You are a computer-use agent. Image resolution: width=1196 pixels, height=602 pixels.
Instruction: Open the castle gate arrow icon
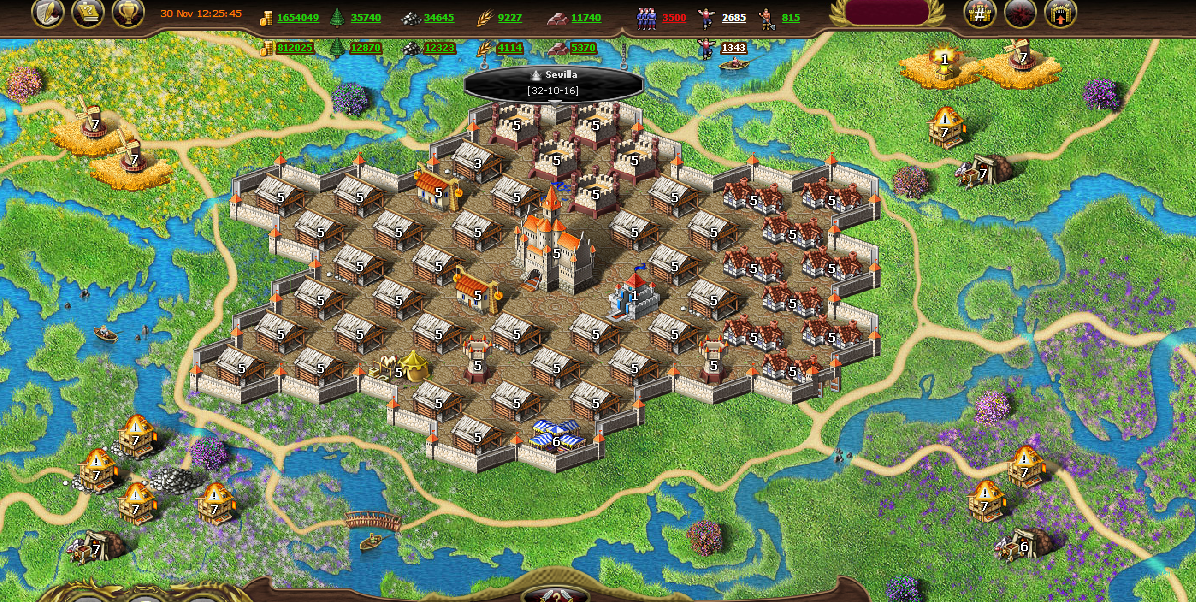pyautogui.click(x=1060, y=12)
